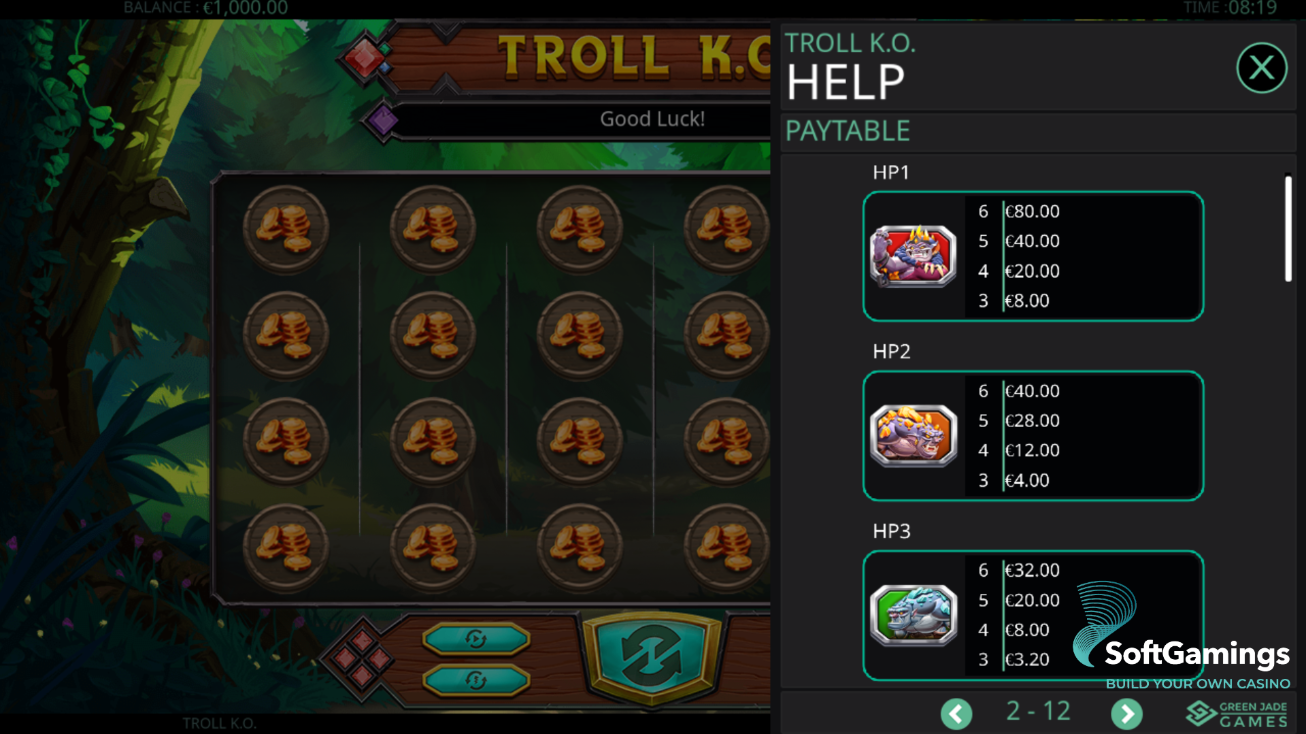Go back to the previous help page

(x=956, y=713)
